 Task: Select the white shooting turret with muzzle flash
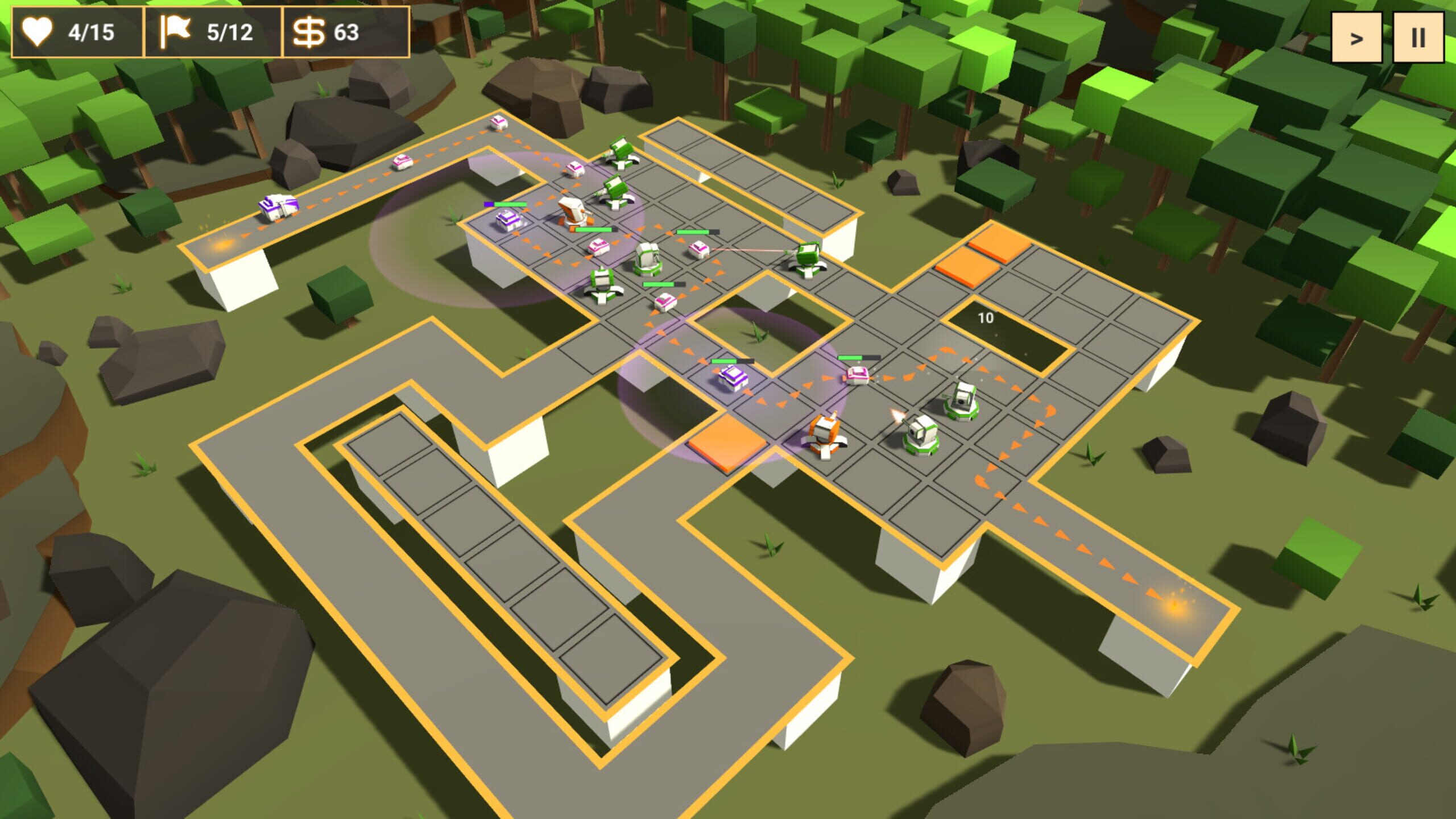click(x=920, y=435)
